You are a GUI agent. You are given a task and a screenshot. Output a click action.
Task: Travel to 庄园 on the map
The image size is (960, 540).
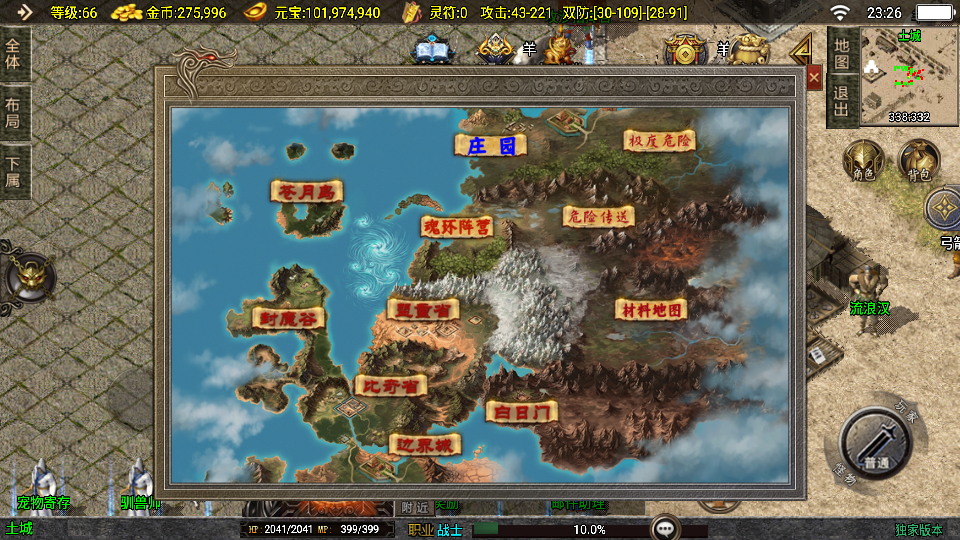pos(490,146)
